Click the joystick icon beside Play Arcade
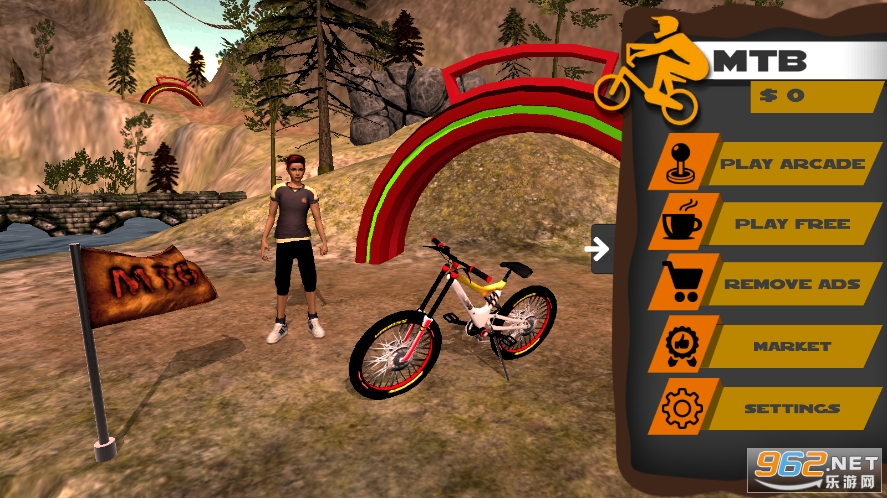This screenshot has height=498, width=887. pyautogui.click(x=684, y=162)
